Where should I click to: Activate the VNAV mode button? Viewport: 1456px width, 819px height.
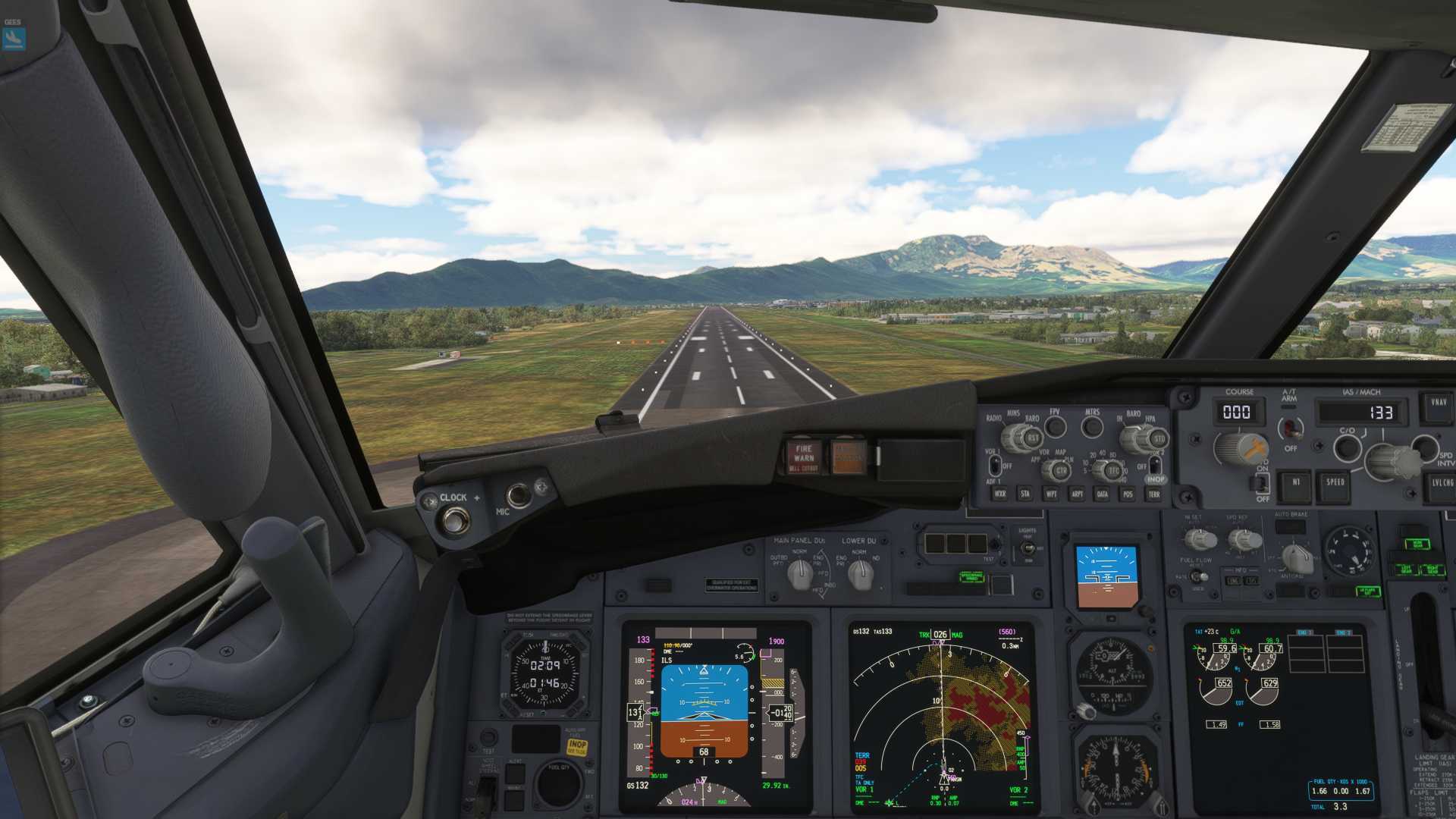point(1438,403)
